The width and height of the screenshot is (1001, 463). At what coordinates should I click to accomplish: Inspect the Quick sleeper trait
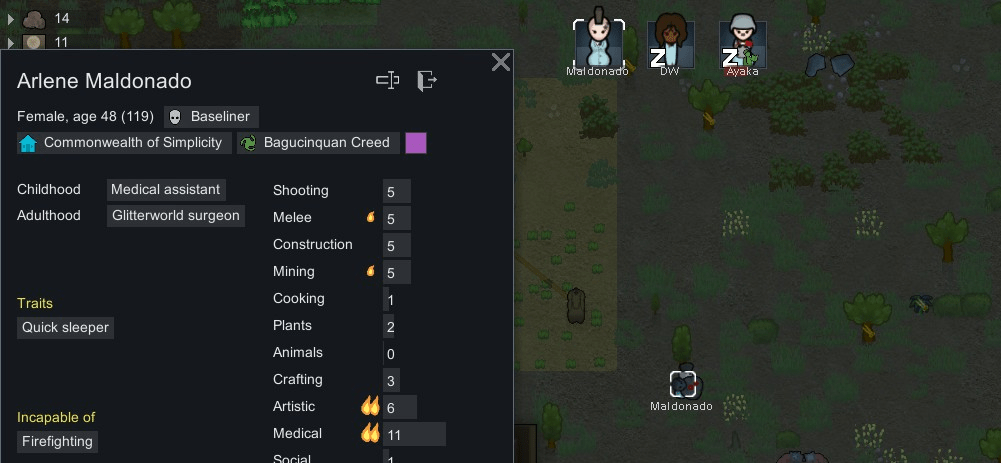coord(66,328)
